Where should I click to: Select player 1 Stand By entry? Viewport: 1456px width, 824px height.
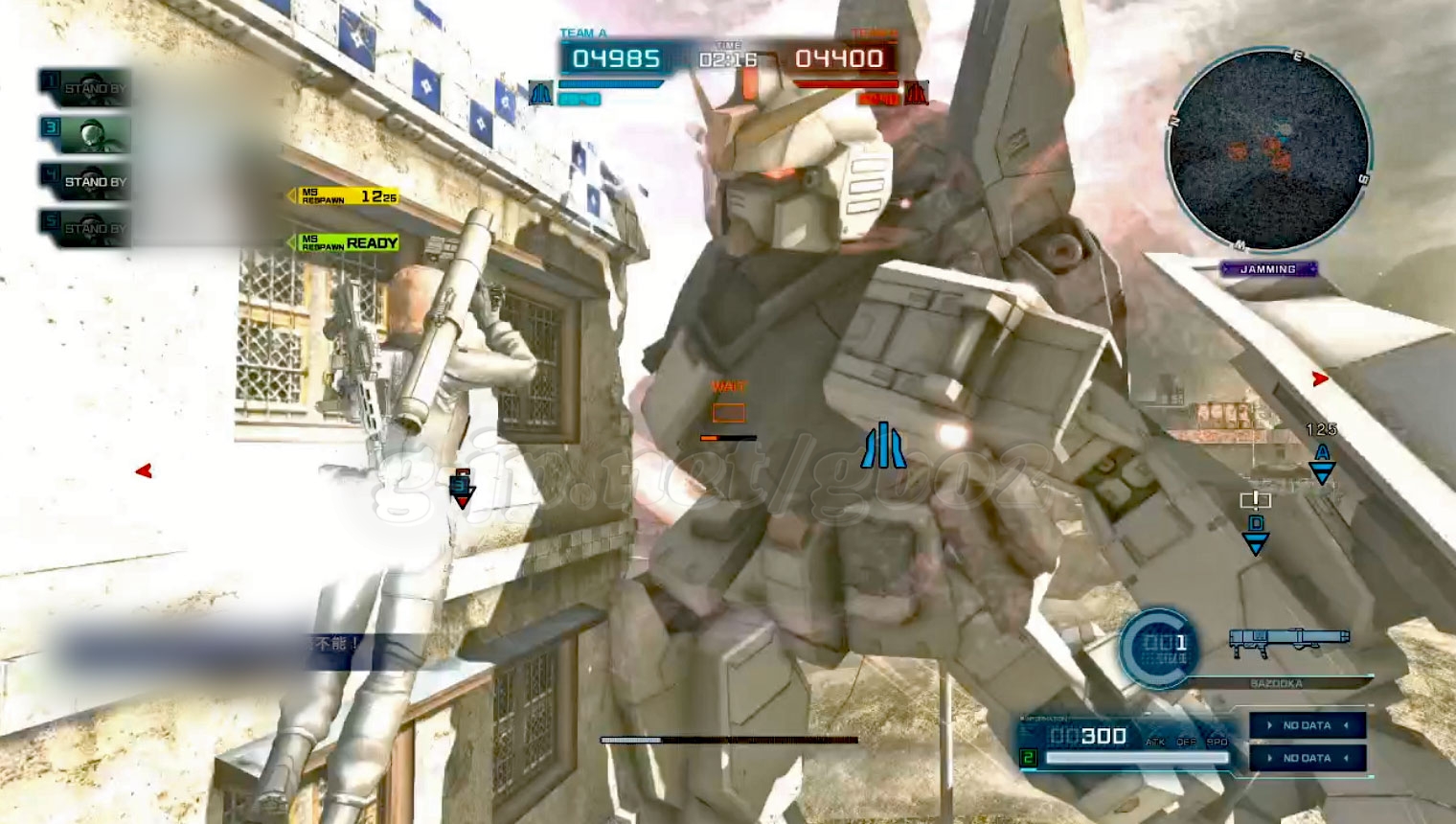[x=85, y=88]
